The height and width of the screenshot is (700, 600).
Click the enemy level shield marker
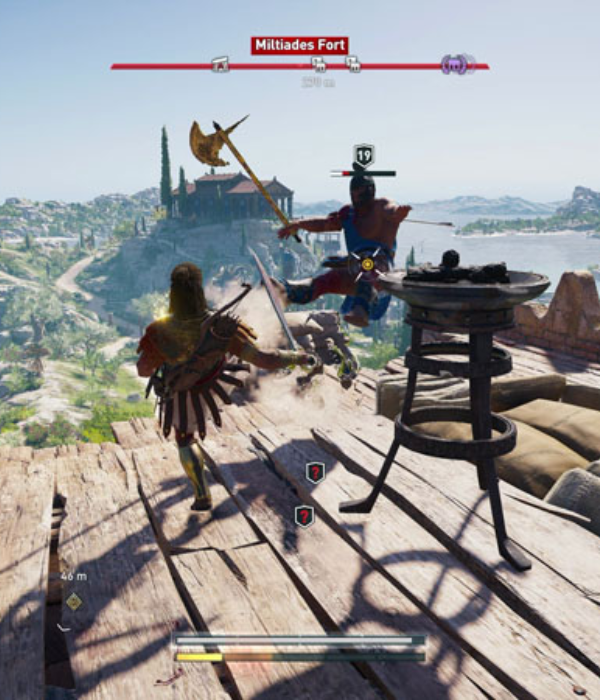pos(363,155)
